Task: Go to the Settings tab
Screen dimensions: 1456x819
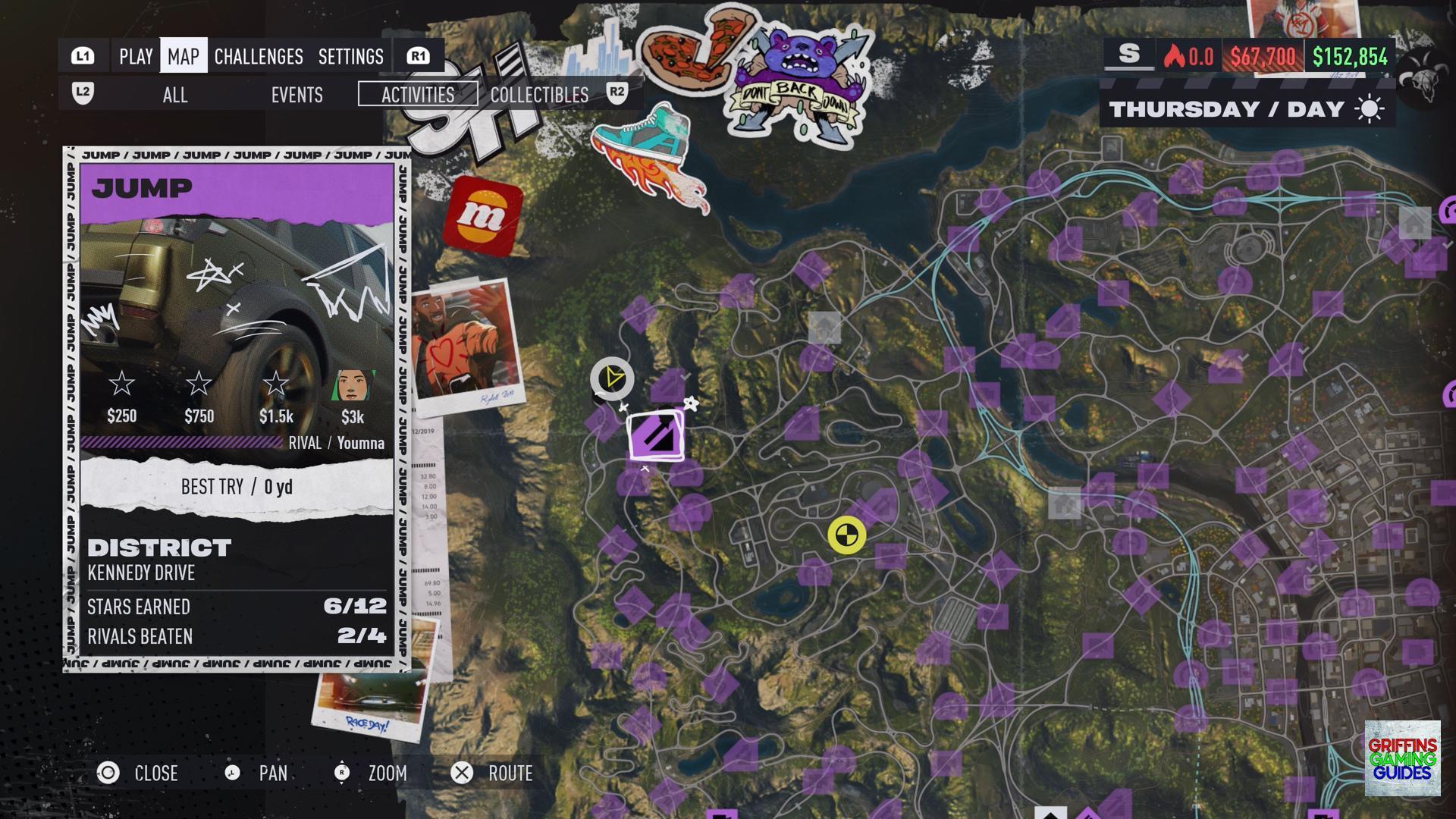Action: click(x=350, y=56)
